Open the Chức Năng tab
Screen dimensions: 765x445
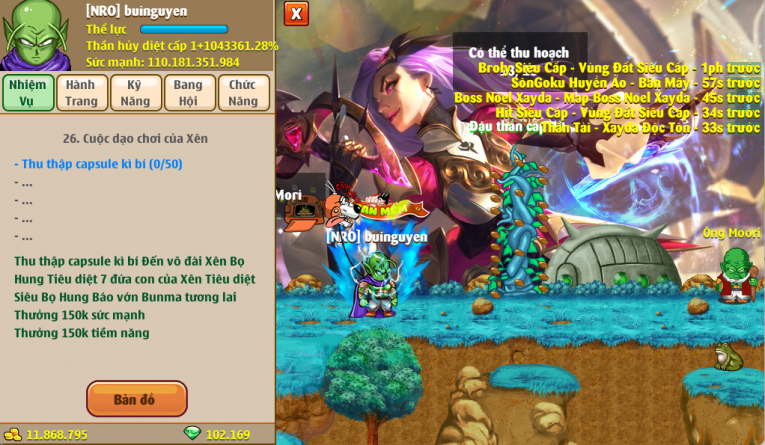tap(243, 92)
